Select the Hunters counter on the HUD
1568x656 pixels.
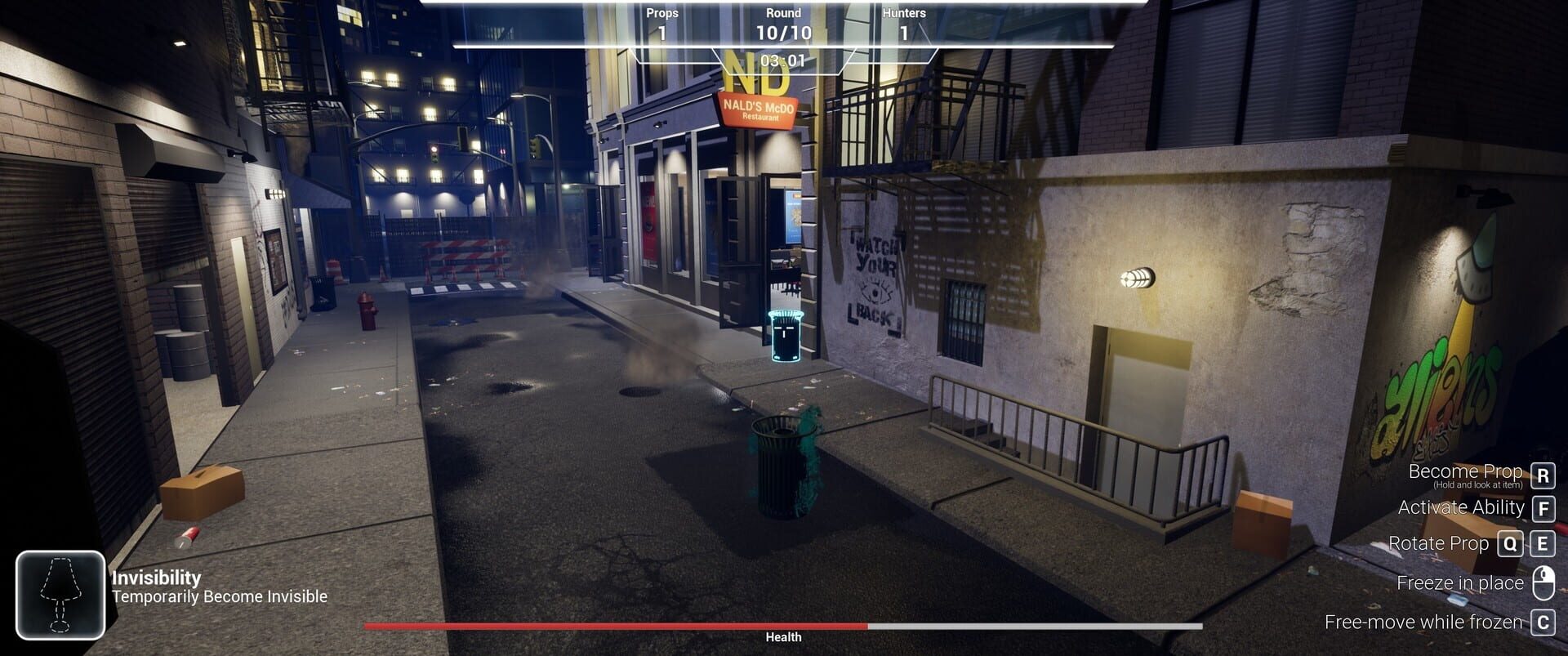coord(905,22)
